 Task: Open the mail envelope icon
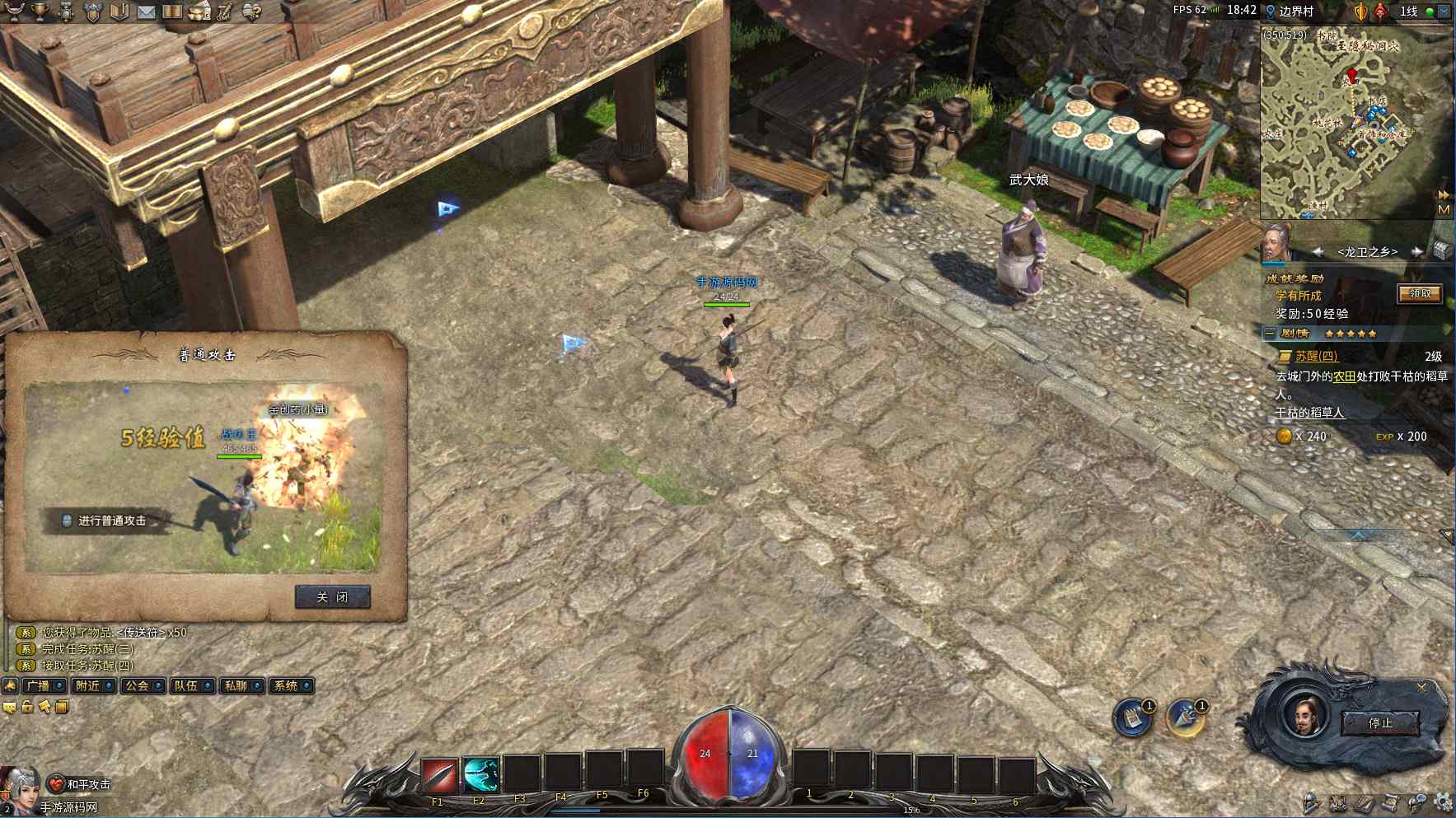point(146,12)
